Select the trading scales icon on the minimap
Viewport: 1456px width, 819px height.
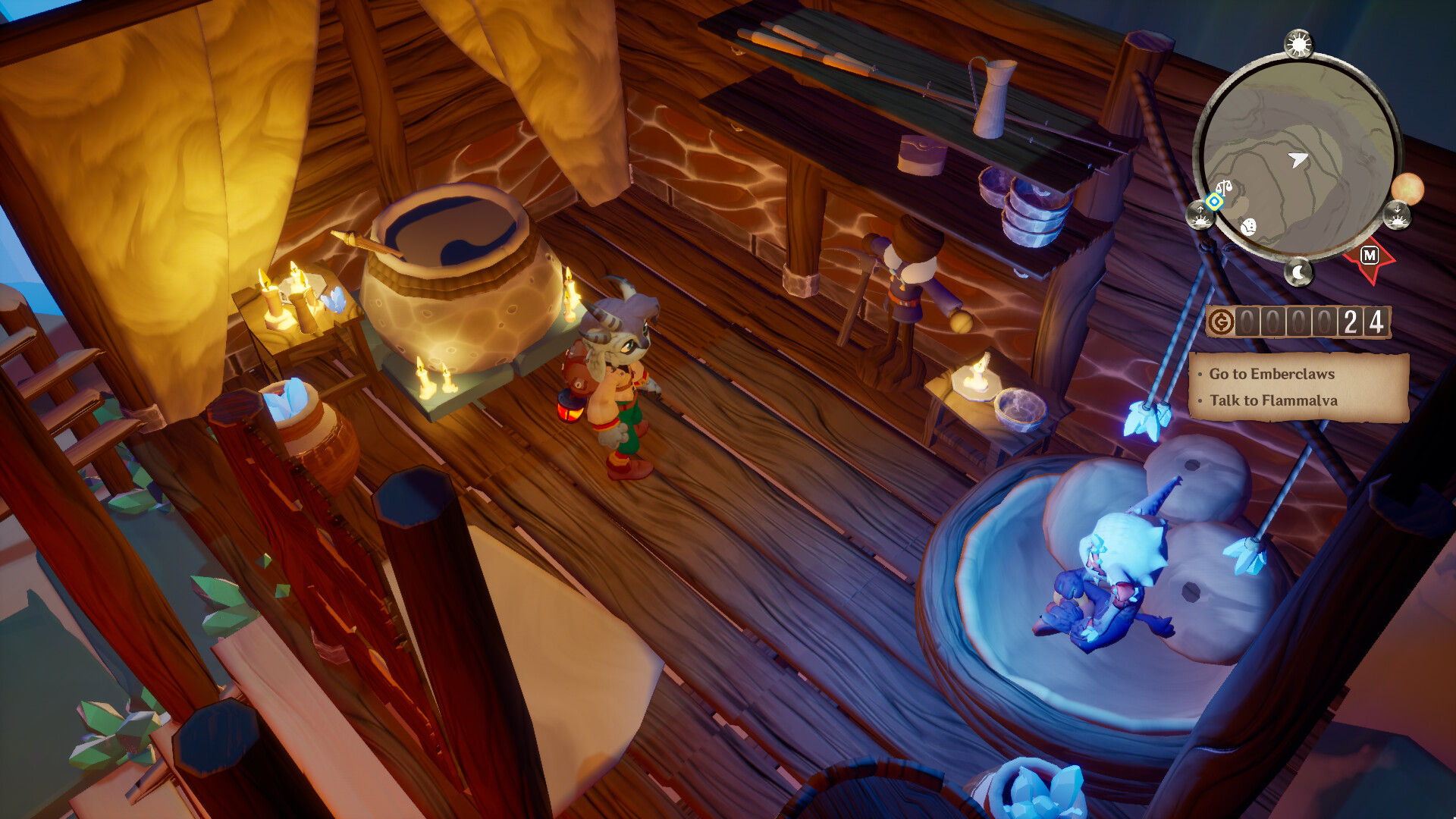point(1224,186)
